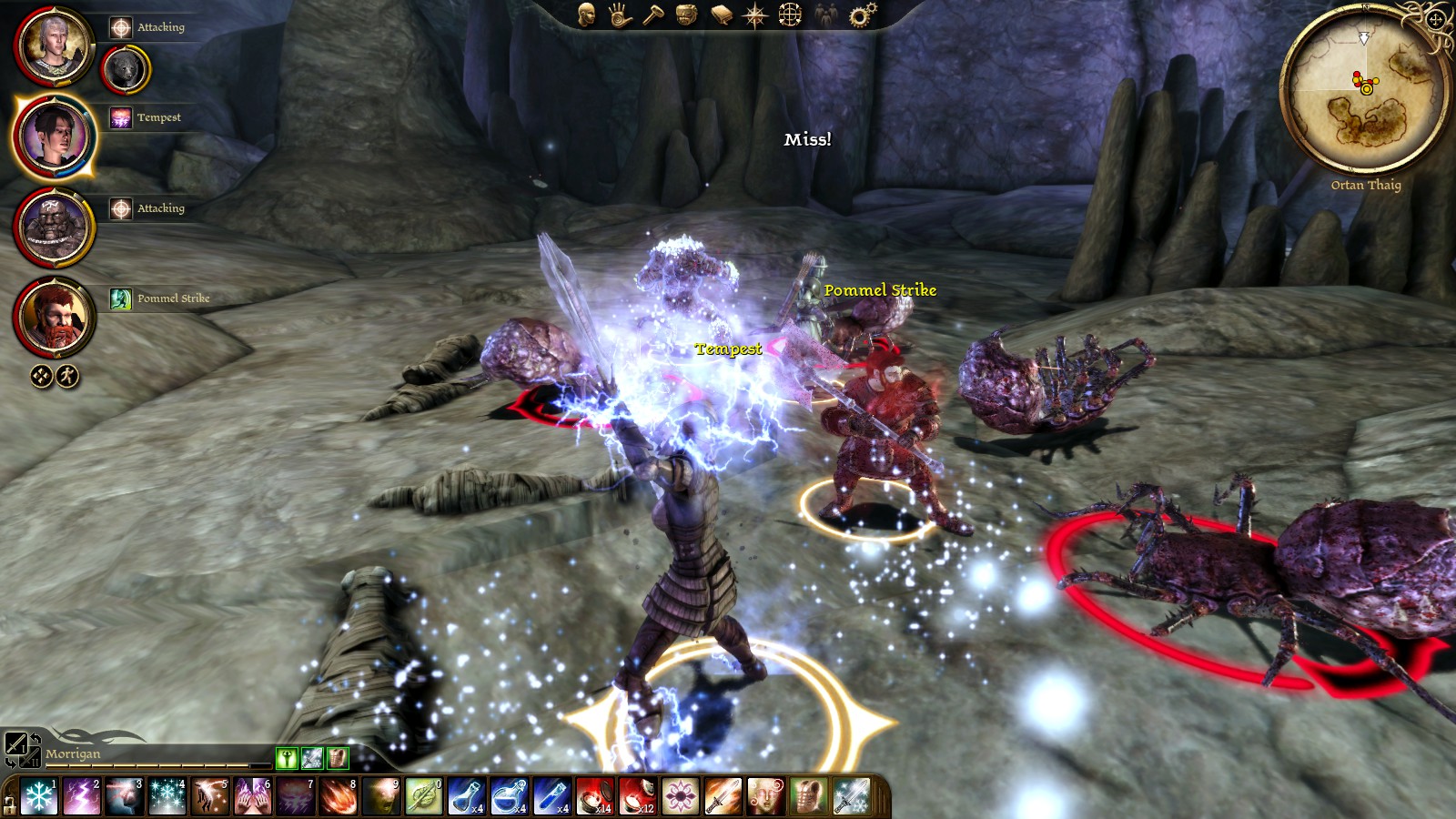
Task: Select the stone golem party portrait
Action: pyautogui.click(x=53, y=227)
